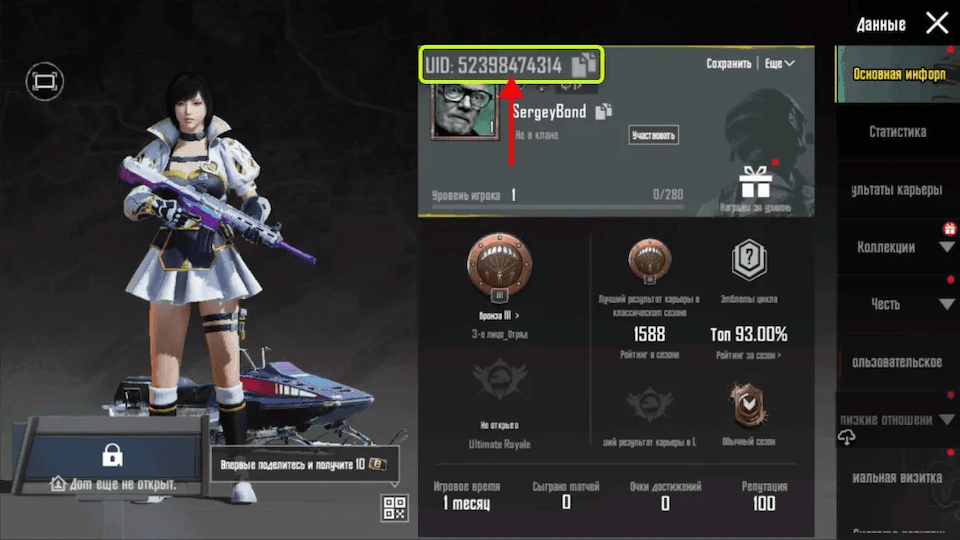
Task: Close the profile screen with X
Action: point(936,23)
